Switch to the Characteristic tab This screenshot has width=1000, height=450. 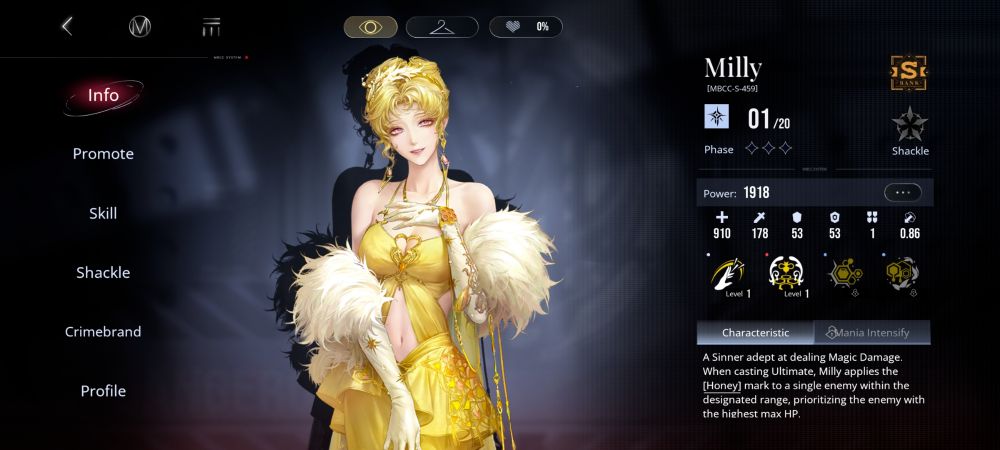click(x=755, y=332)
